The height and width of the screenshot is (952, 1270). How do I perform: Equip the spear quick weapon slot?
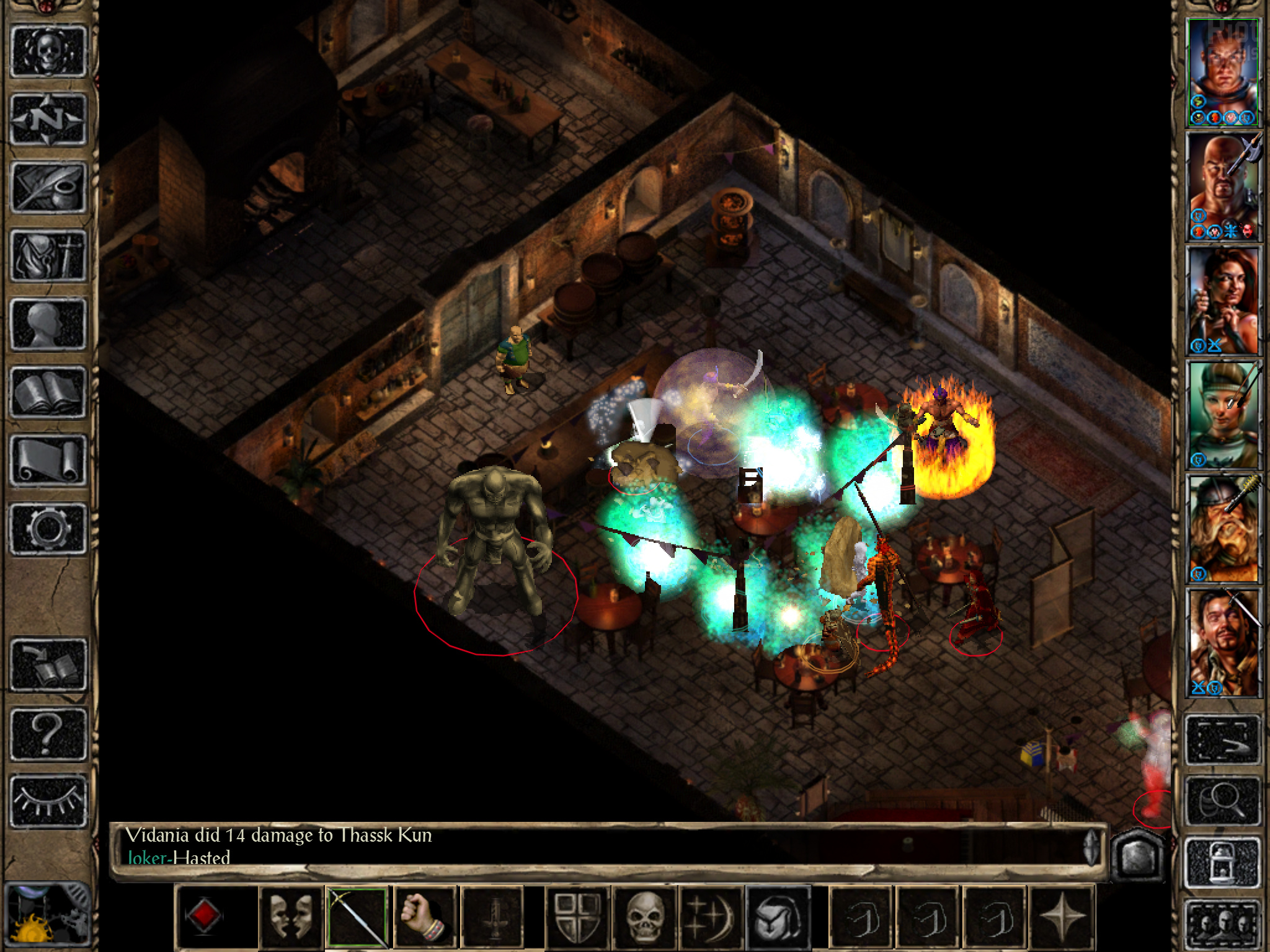click(357, 917)
